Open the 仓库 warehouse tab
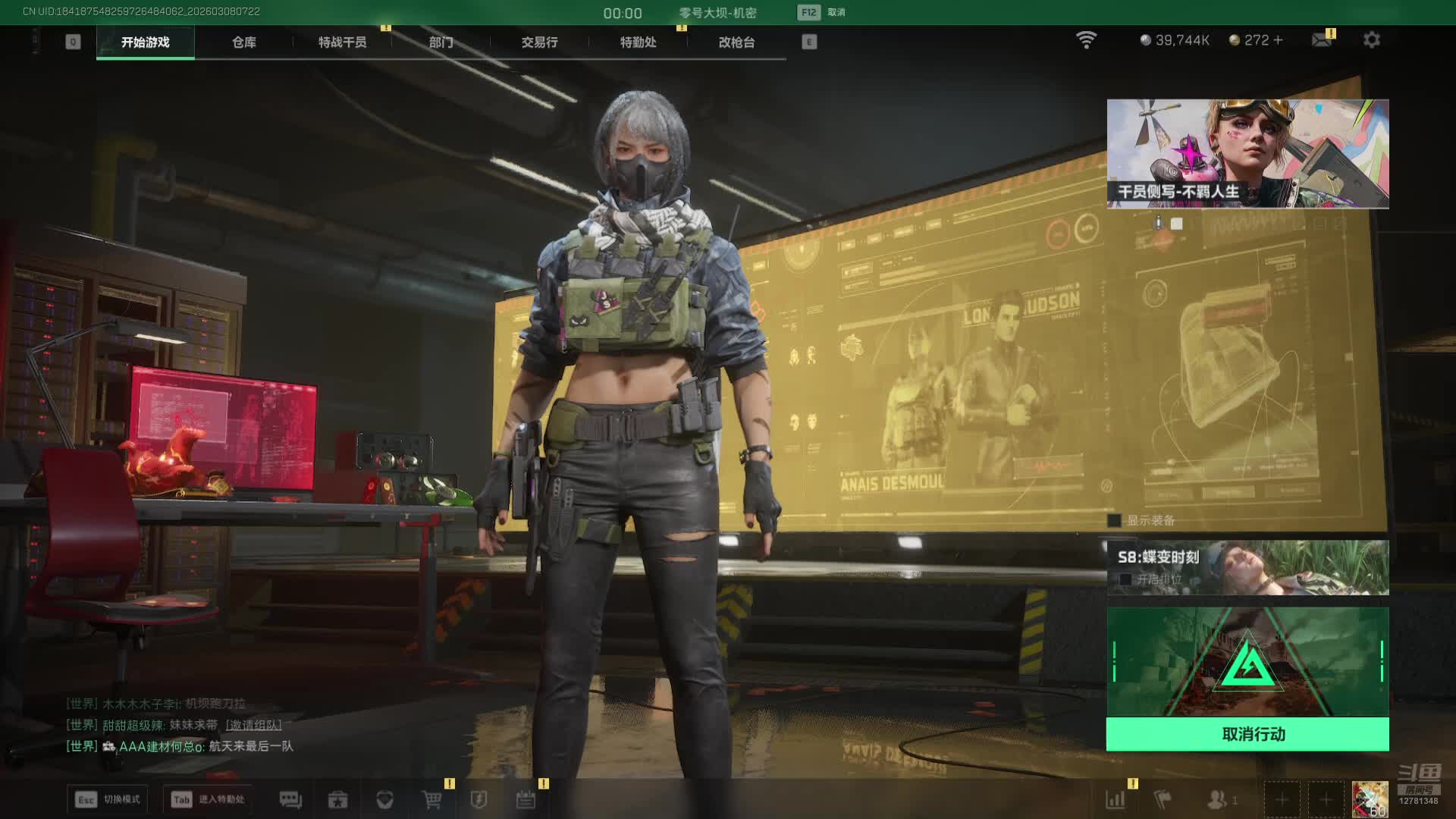Screen dimensions: 1456x819 244,42
